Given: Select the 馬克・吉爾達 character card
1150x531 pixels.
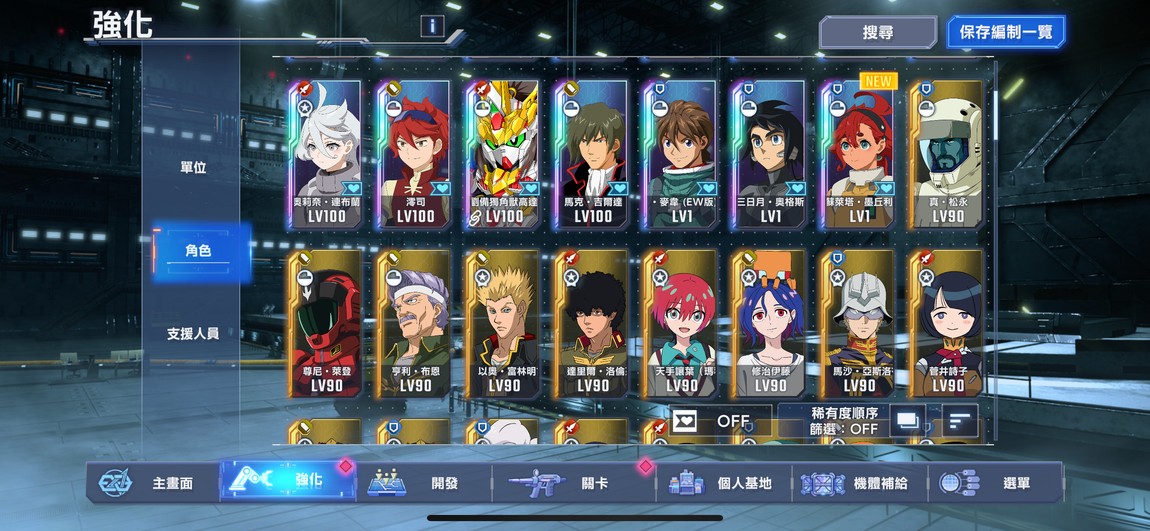Looking at the screenshot, I should [591, 155].
